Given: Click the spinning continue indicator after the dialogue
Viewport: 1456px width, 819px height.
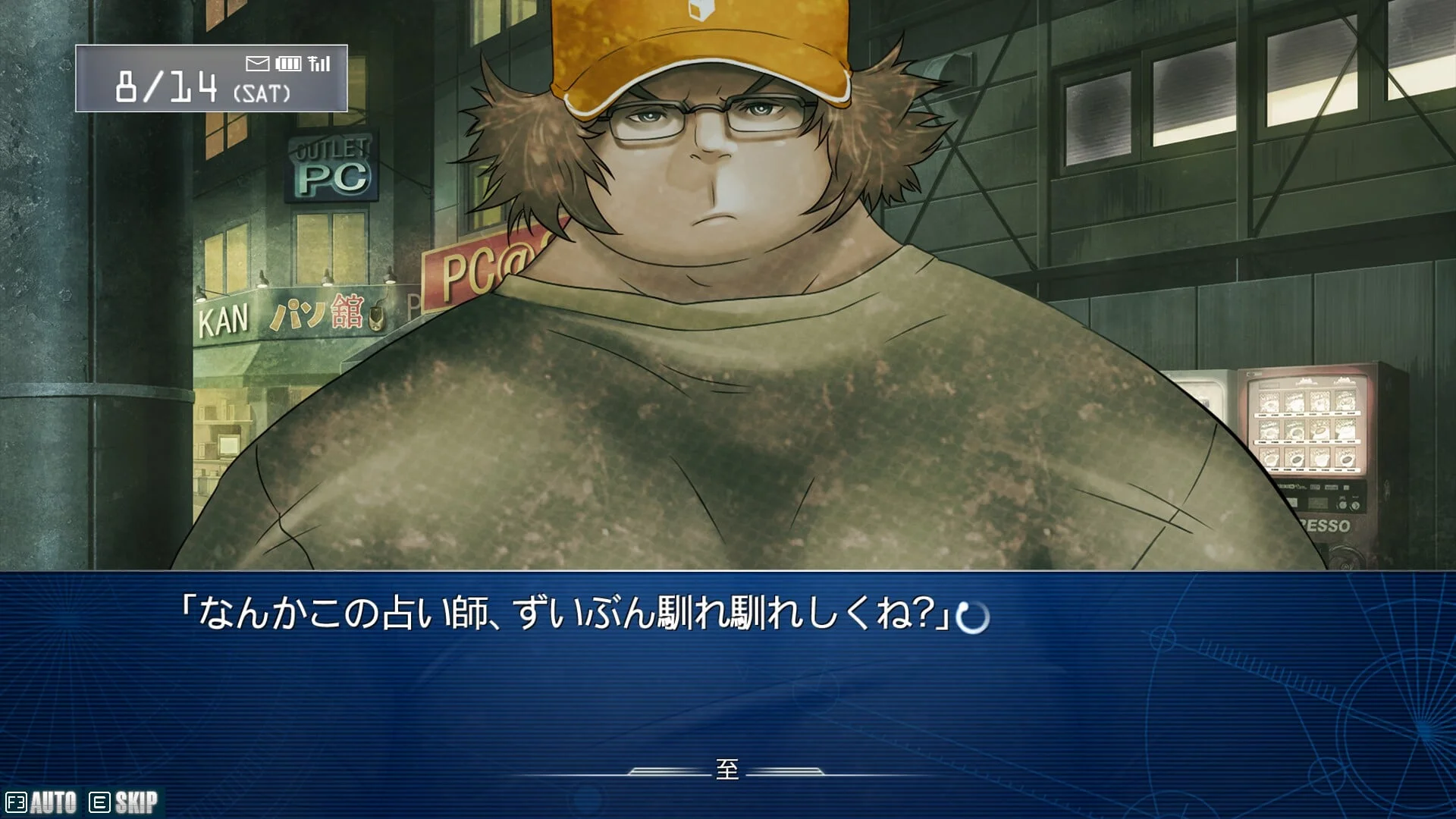Looking at the screenshot, I should (973, 618).
